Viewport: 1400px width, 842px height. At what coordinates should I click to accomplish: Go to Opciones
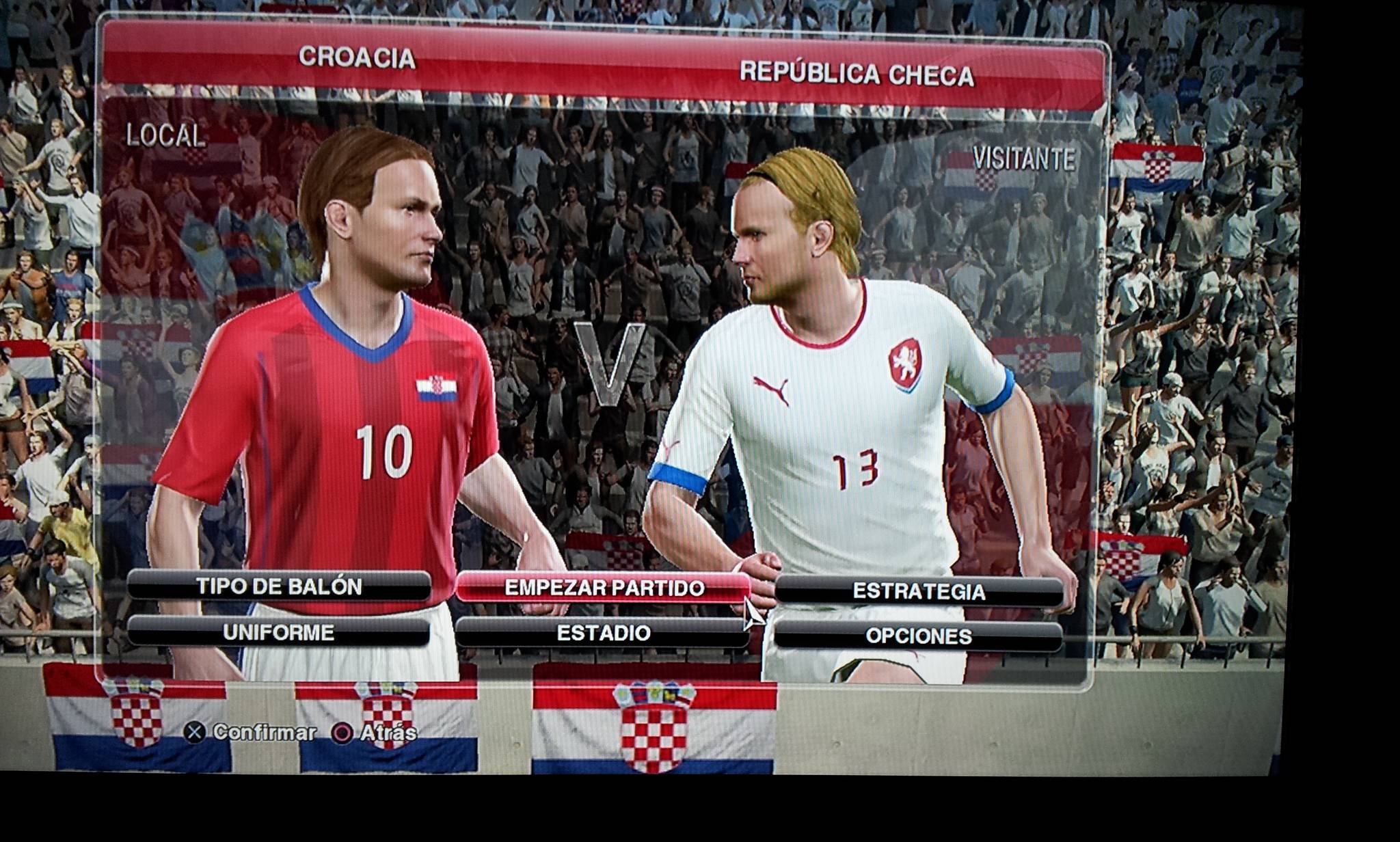click(918, 636)
